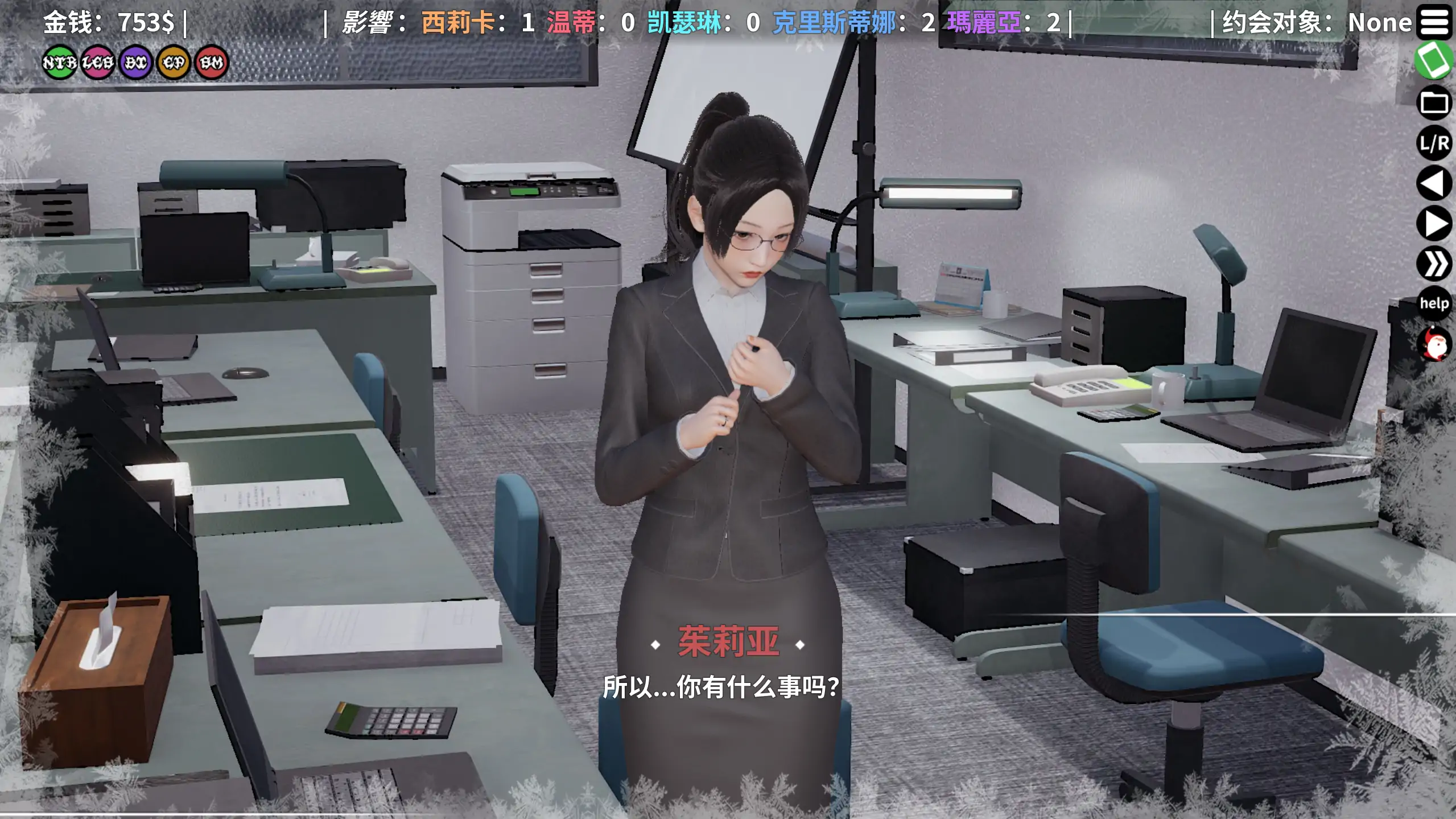The image size is (1456, 819).
Task: Open the hamburger menu at top right
Action: point(1436,22)
